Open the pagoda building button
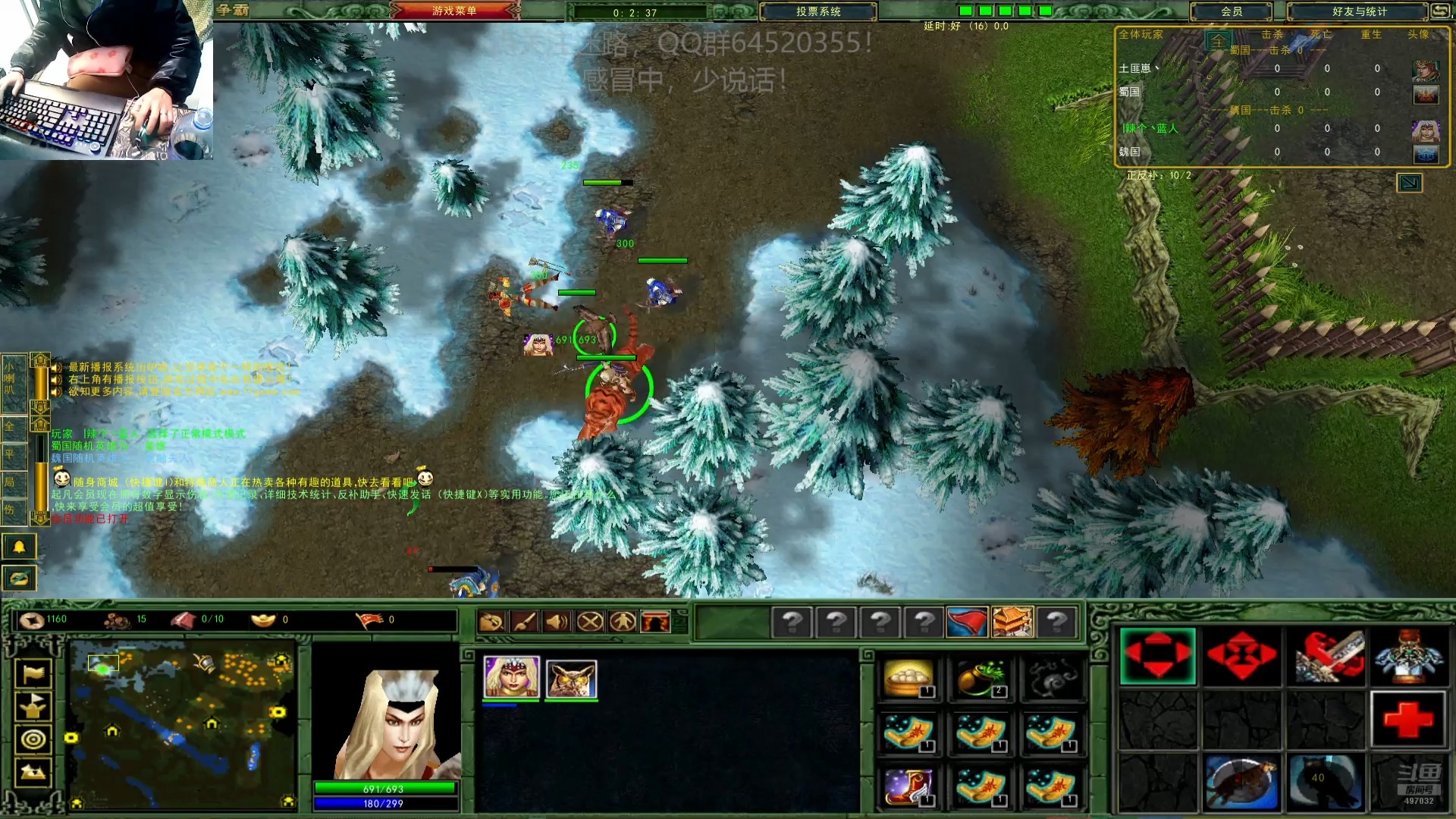Viewport: 1456px width, 819px height. pos(1012,622)
